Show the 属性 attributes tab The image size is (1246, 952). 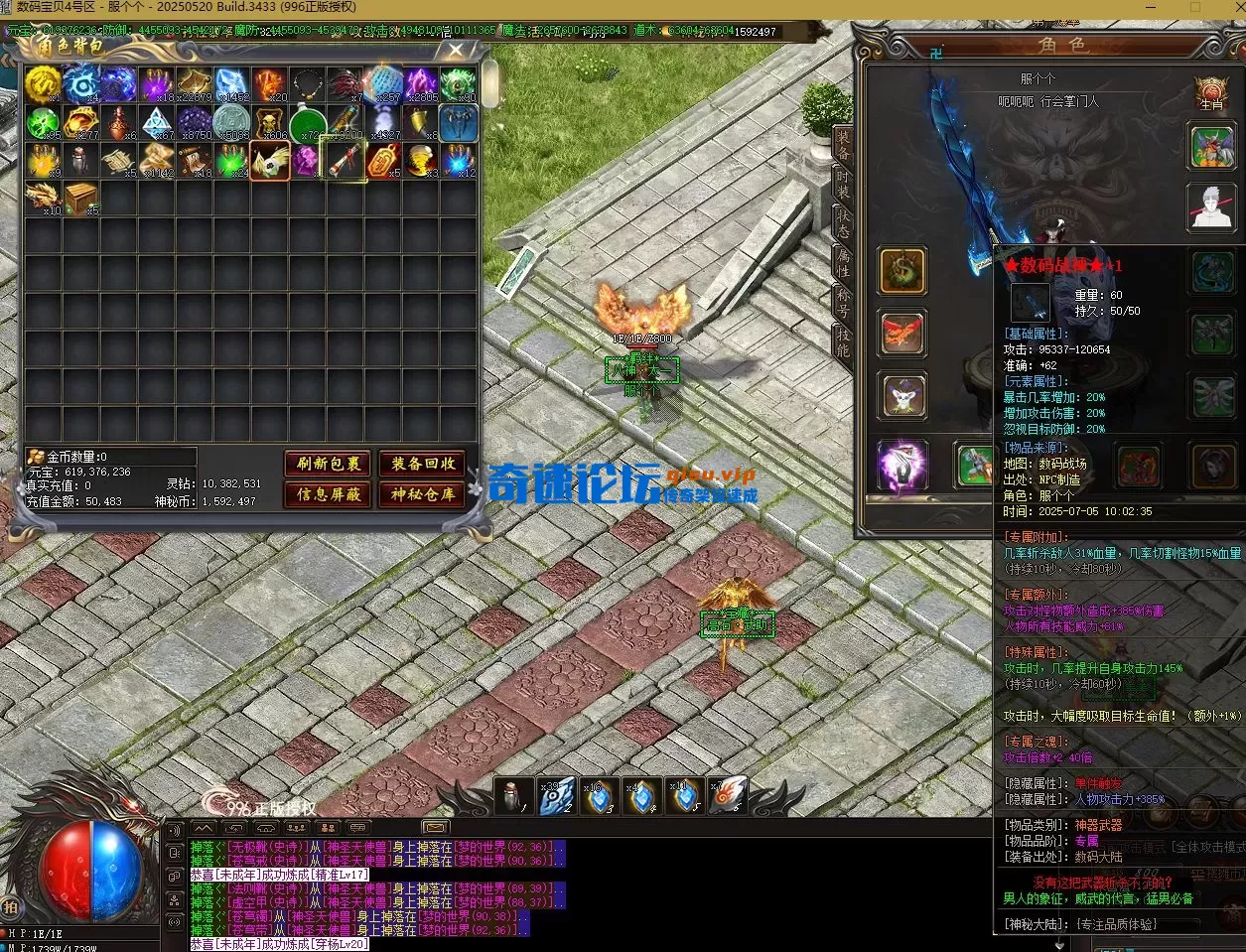pyautogui.click(x=842, y=262)
